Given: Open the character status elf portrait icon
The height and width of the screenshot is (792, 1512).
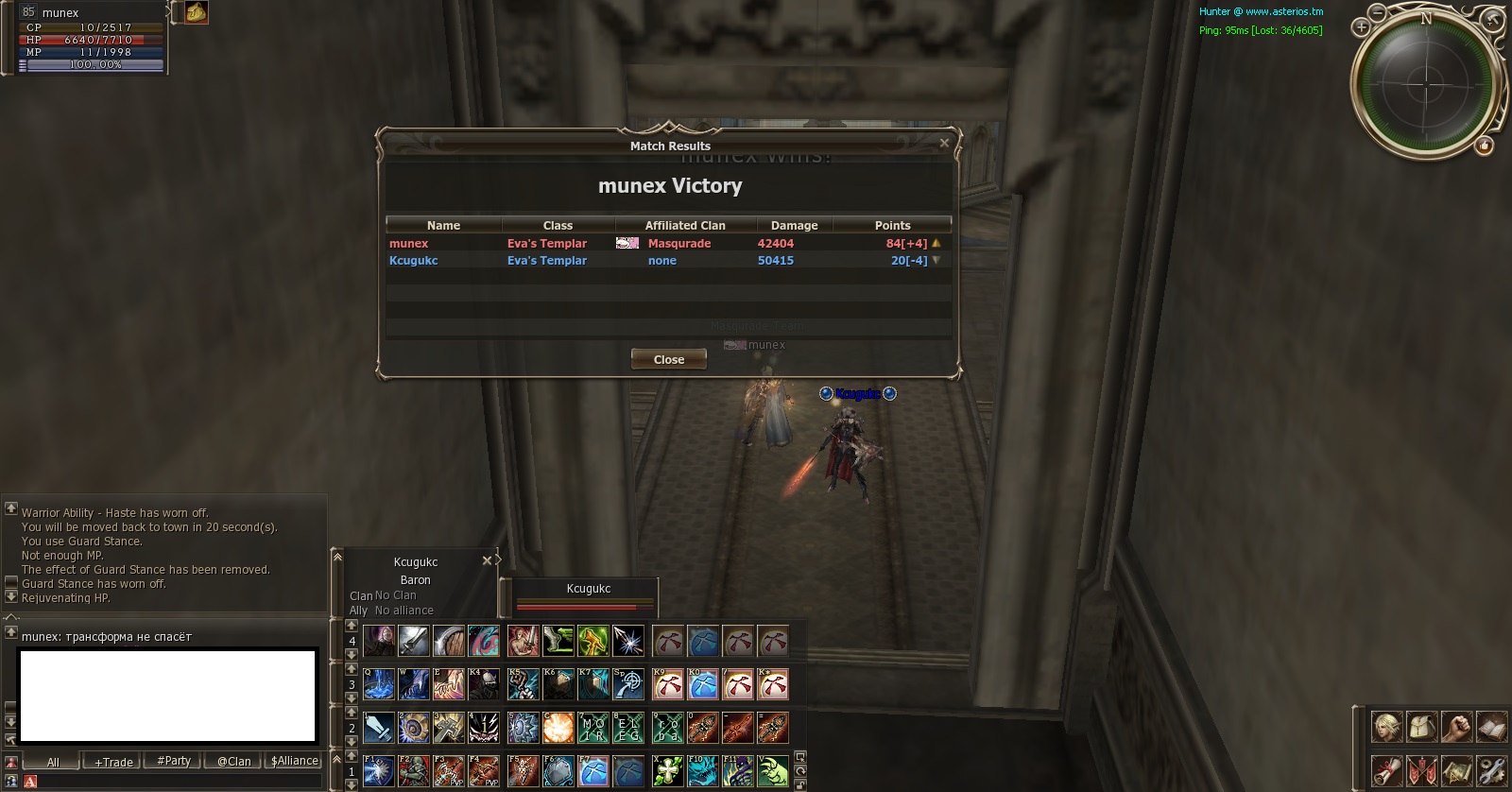Looking at the screenshot, I should point(1386,727).
